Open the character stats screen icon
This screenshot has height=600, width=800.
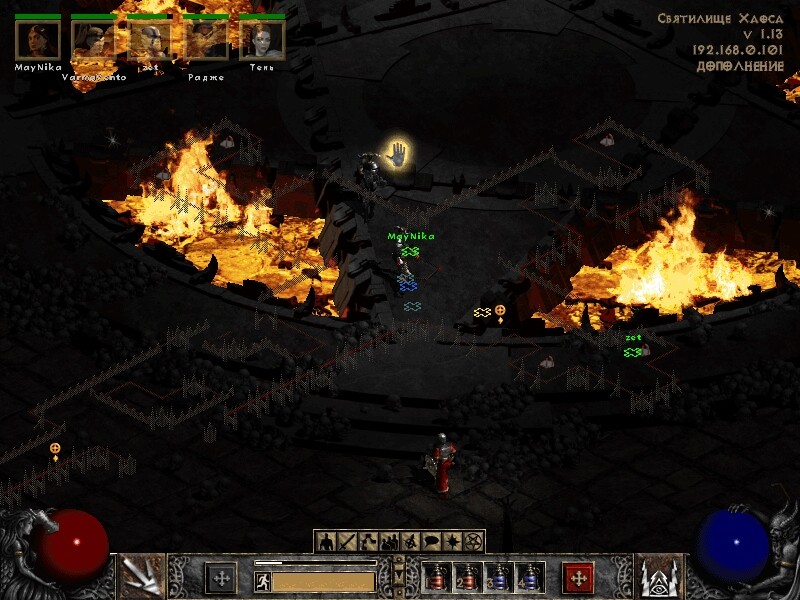pos(325,542)
